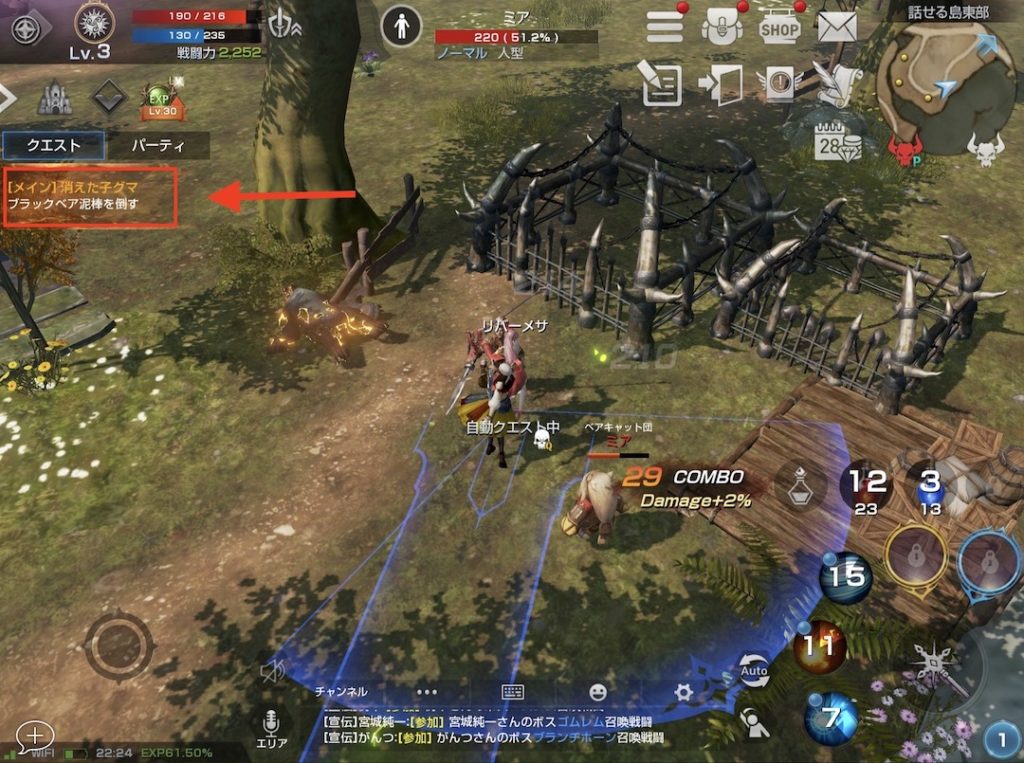Open the hamburger main menu

pos(665,26)
